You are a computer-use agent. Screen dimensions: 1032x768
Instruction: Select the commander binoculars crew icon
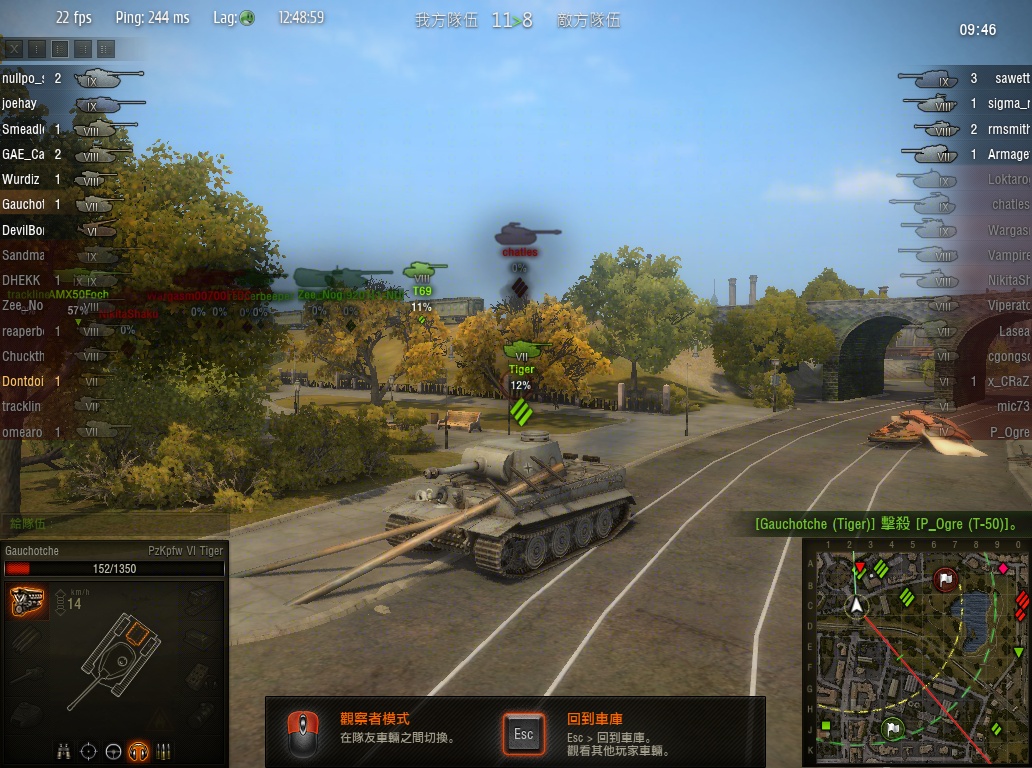click(x=64, y=751)
